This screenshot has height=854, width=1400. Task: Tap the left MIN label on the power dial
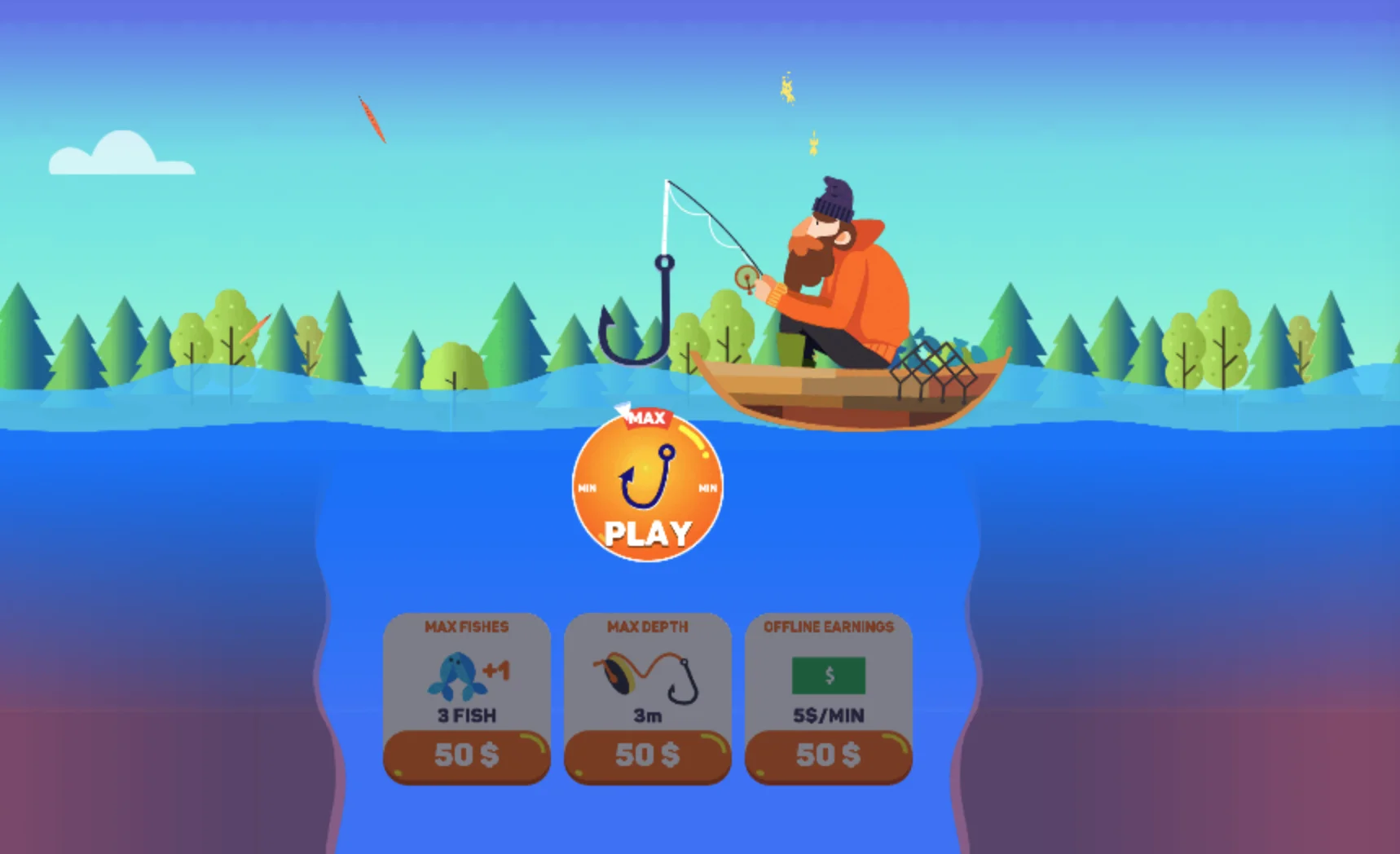pos(586,487)
